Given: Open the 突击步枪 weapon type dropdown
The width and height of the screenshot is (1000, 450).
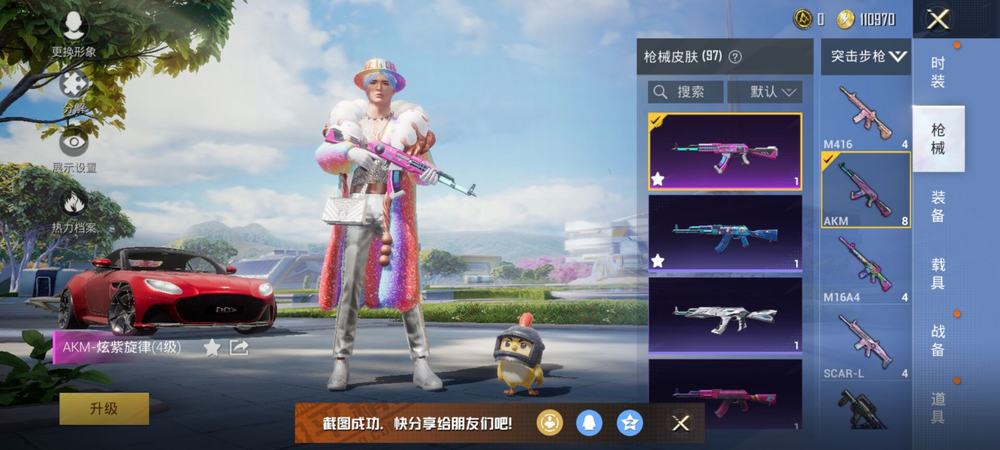Looking at the screenshot, I should (867, 57).
